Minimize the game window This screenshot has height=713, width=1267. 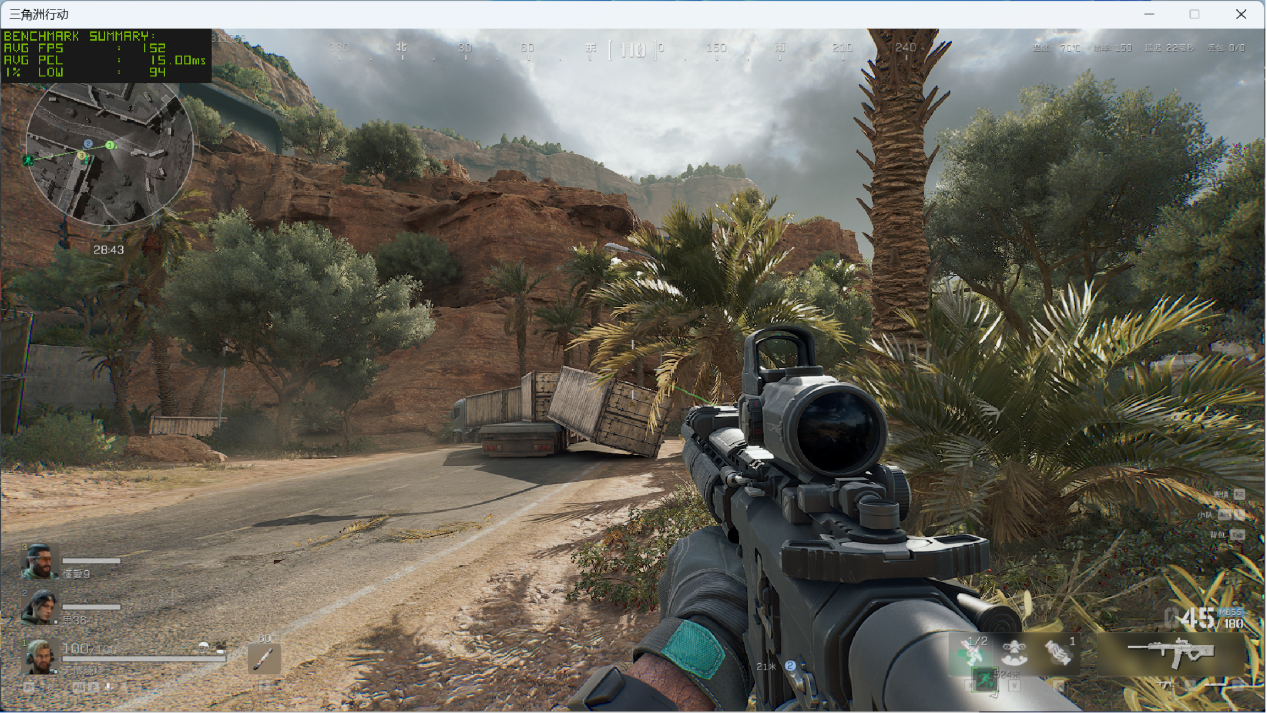(x=1149, y=14)
